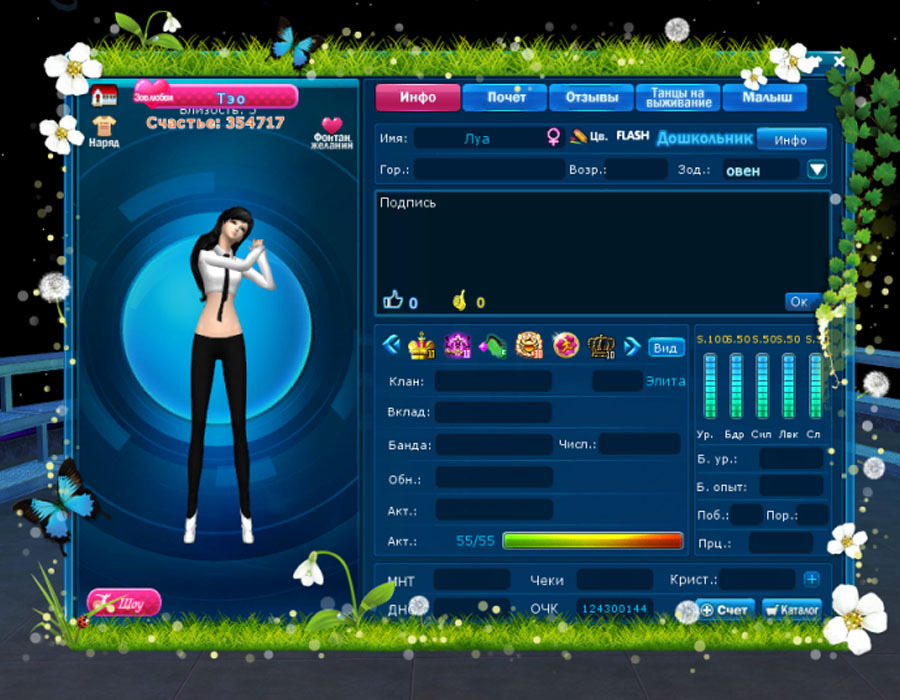Close the profile window with the X

click(x=839, y=62)
